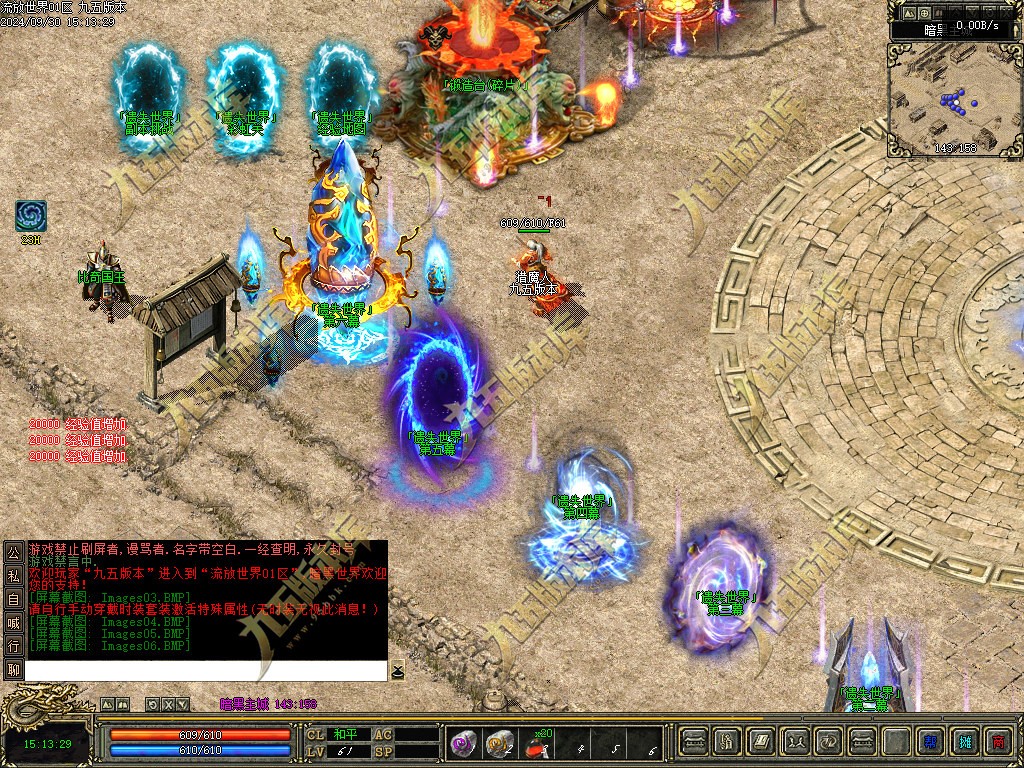Choose the 自 self chat filter

pos(13,599)
